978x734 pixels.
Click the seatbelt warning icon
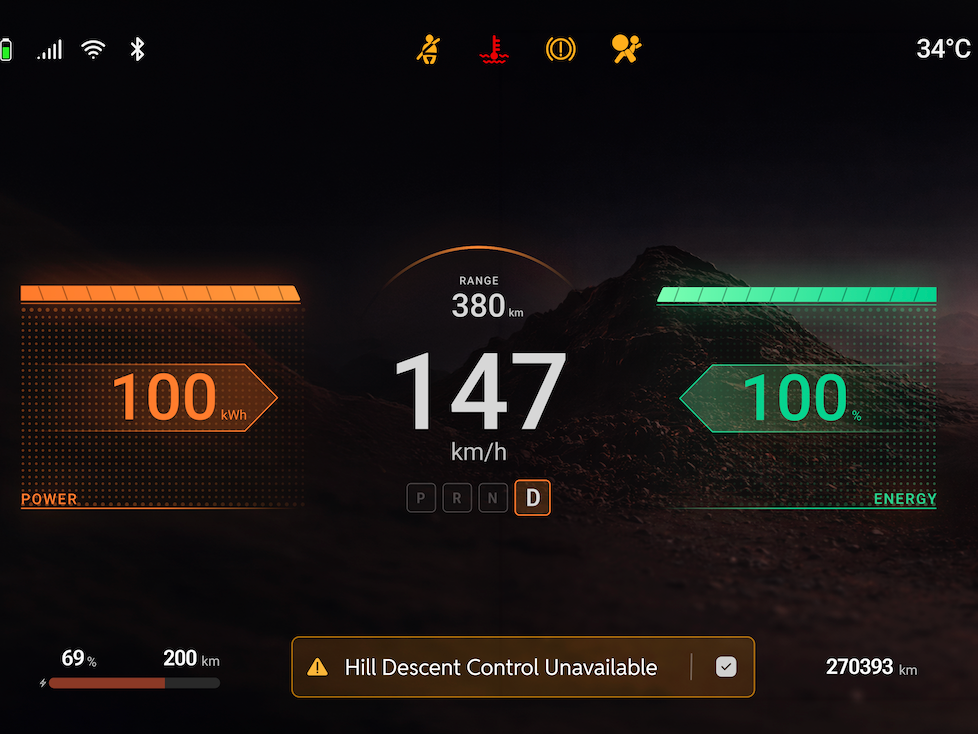coord(429,49)
